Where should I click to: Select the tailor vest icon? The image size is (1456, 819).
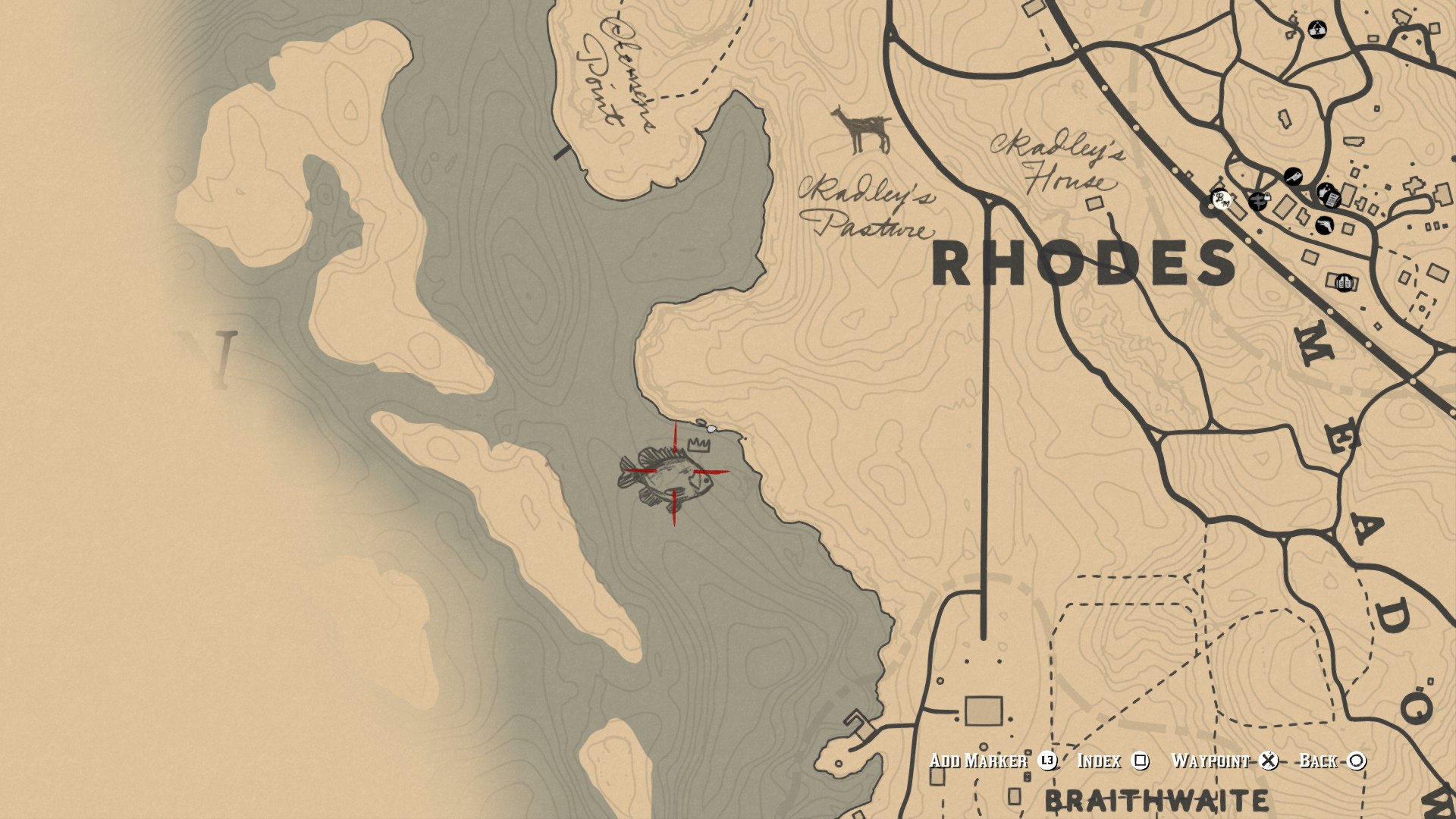coord(1345,283)
